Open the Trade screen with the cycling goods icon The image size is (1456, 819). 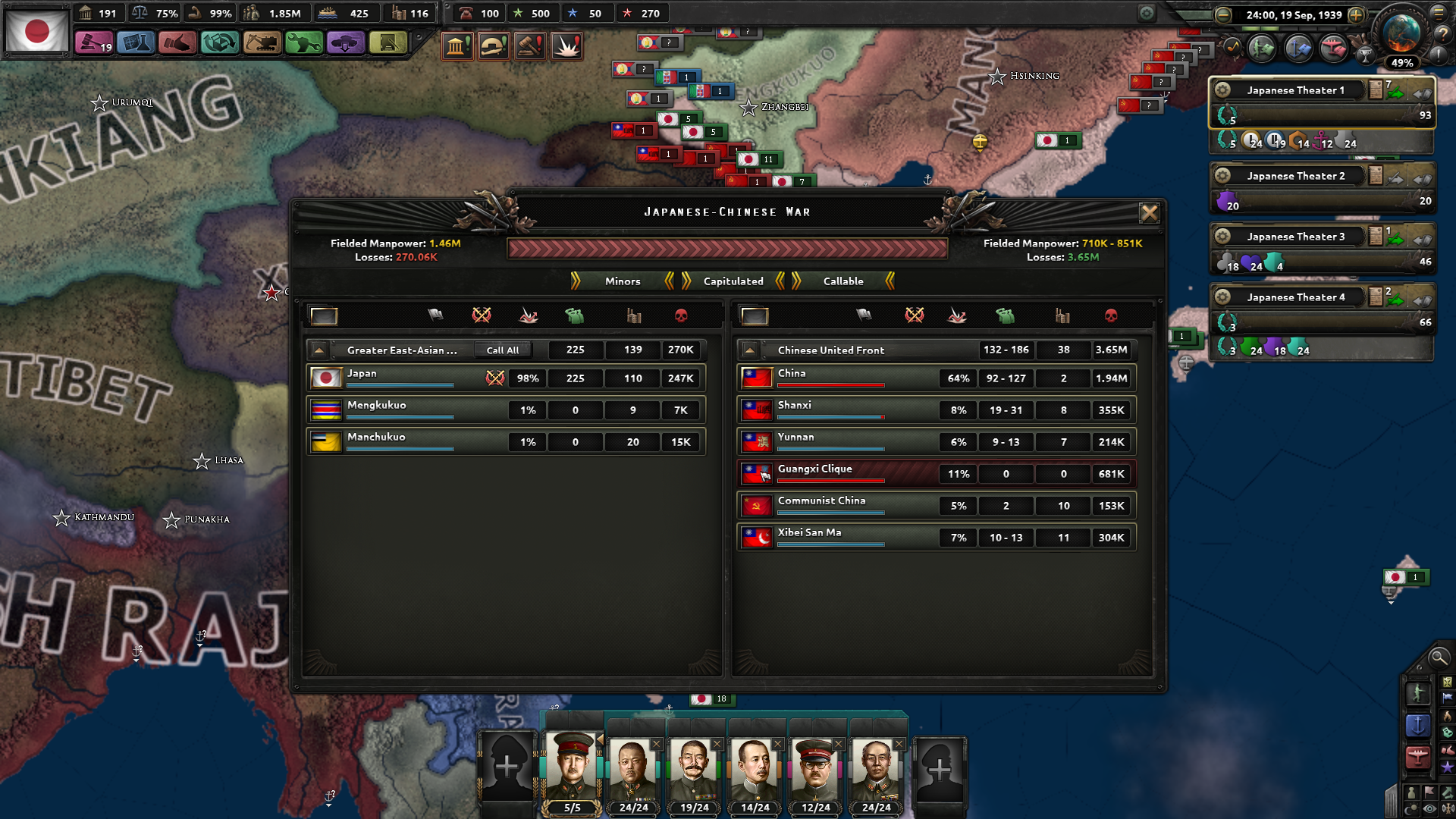[219, 43]
